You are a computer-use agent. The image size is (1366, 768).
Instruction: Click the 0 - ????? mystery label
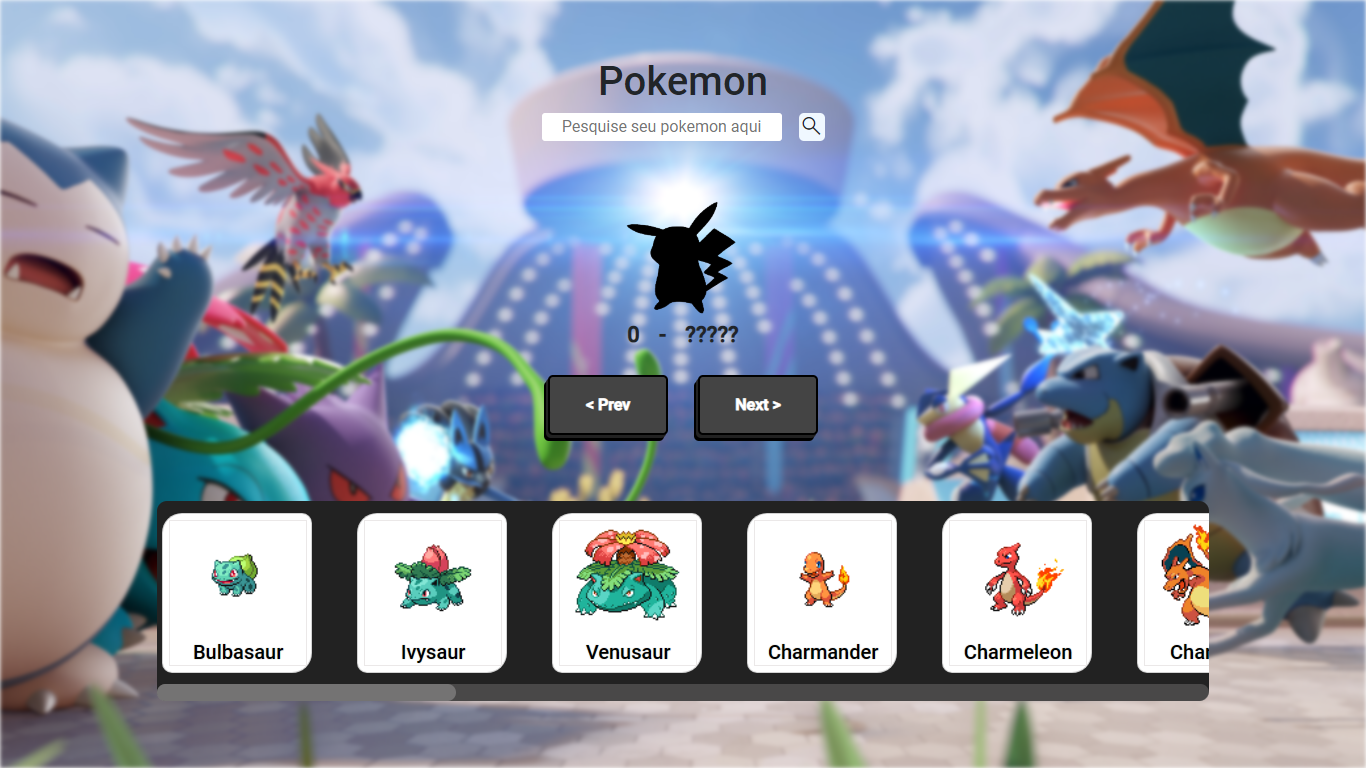[683, 334]
